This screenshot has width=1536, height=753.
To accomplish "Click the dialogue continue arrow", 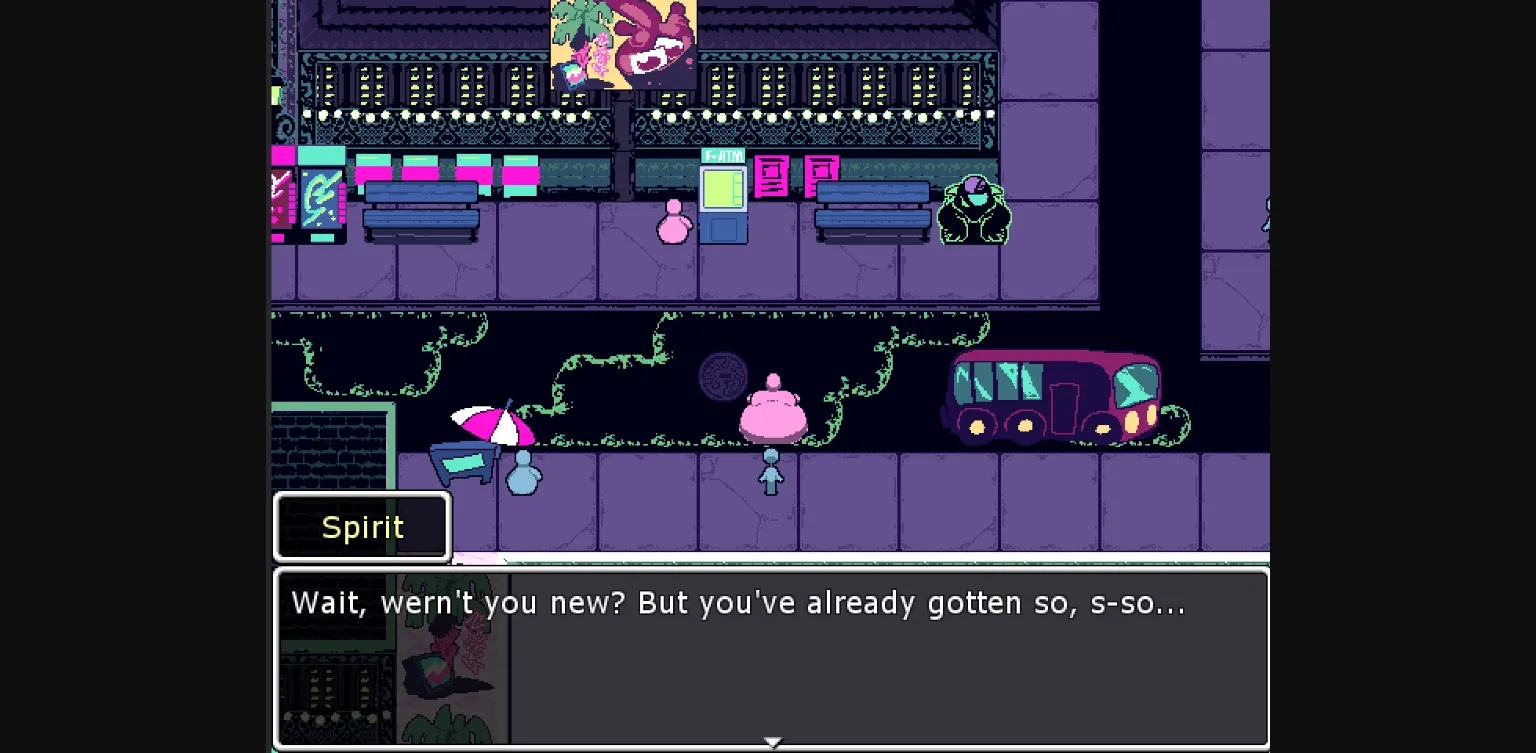I will [772, 741].
